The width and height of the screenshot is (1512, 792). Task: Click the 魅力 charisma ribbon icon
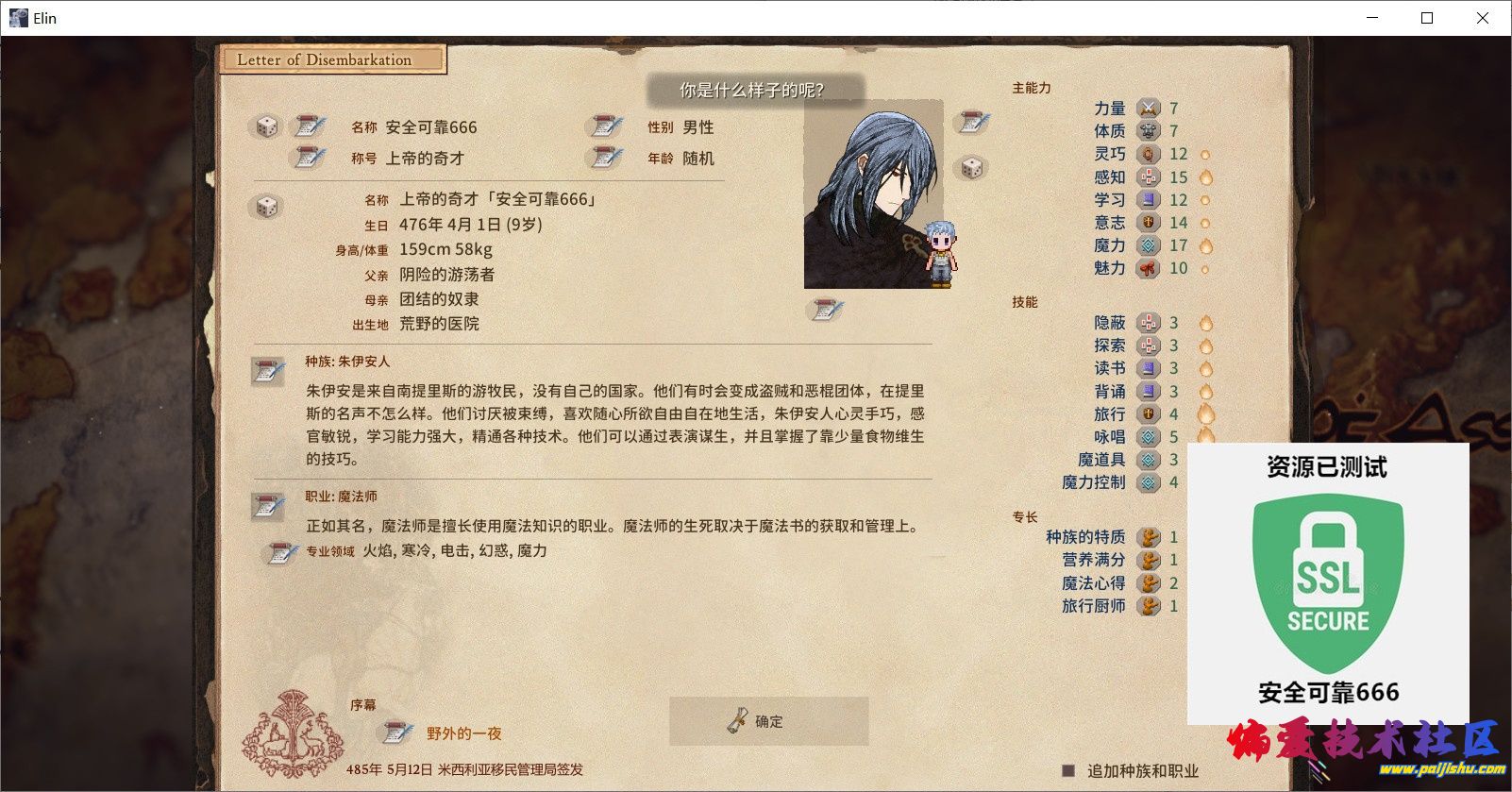[1149, 269]
